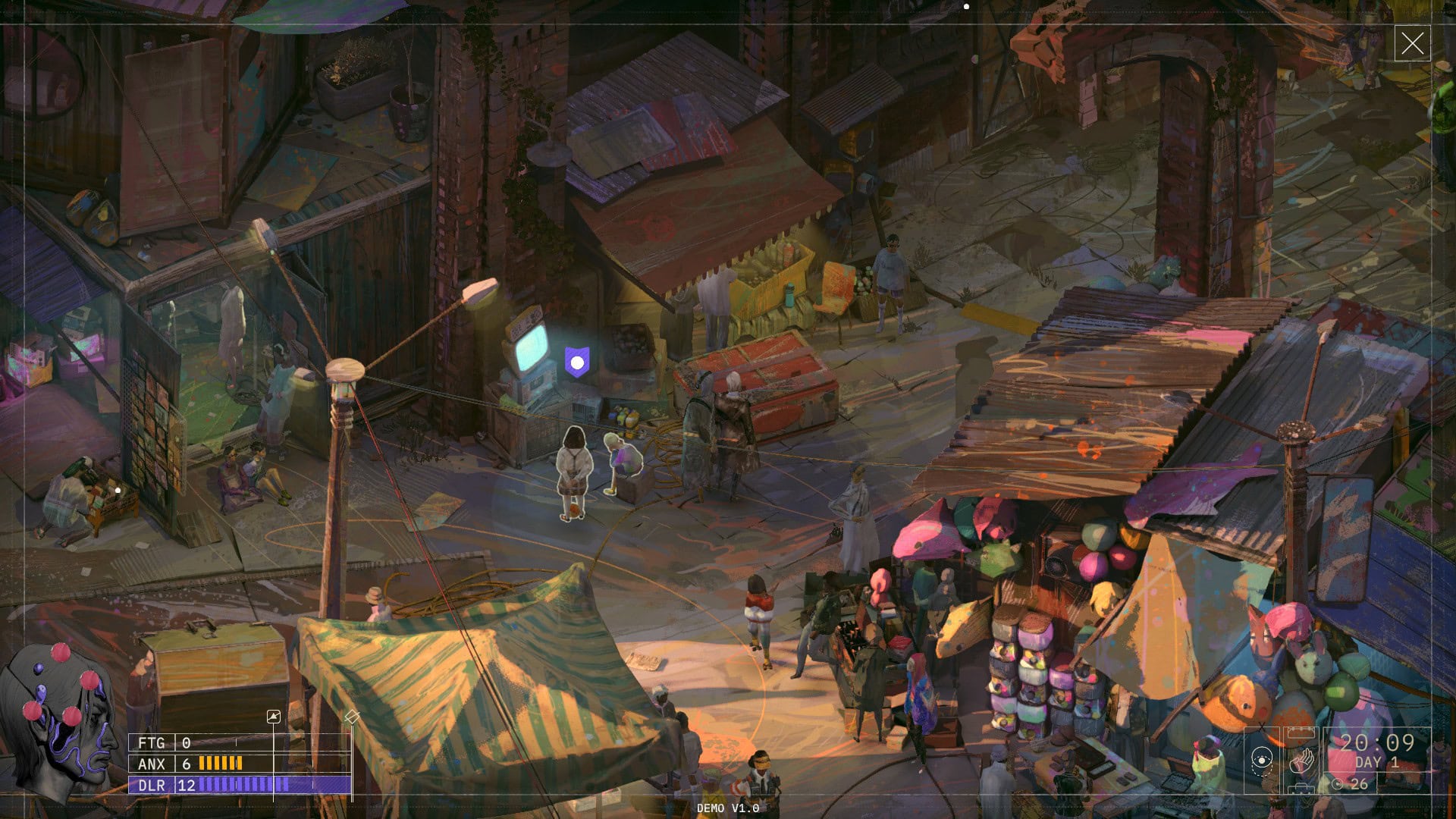Image resolution: width=1456 pixels, height=819 pixels.
Task: Click the open hand icon
Action: (x=1301, y=759)
